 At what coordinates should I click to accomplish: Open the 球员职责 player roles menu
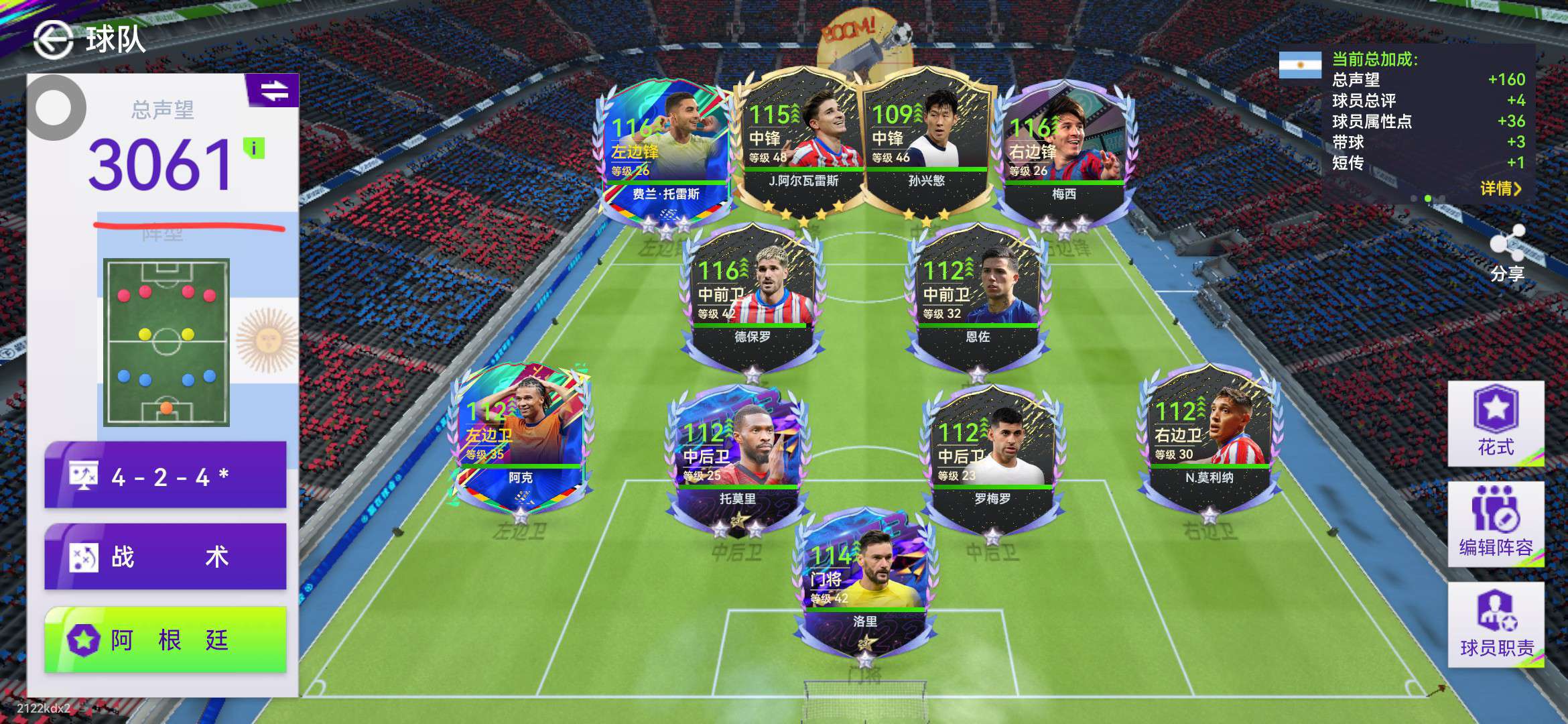click(x=1496, y=625)
